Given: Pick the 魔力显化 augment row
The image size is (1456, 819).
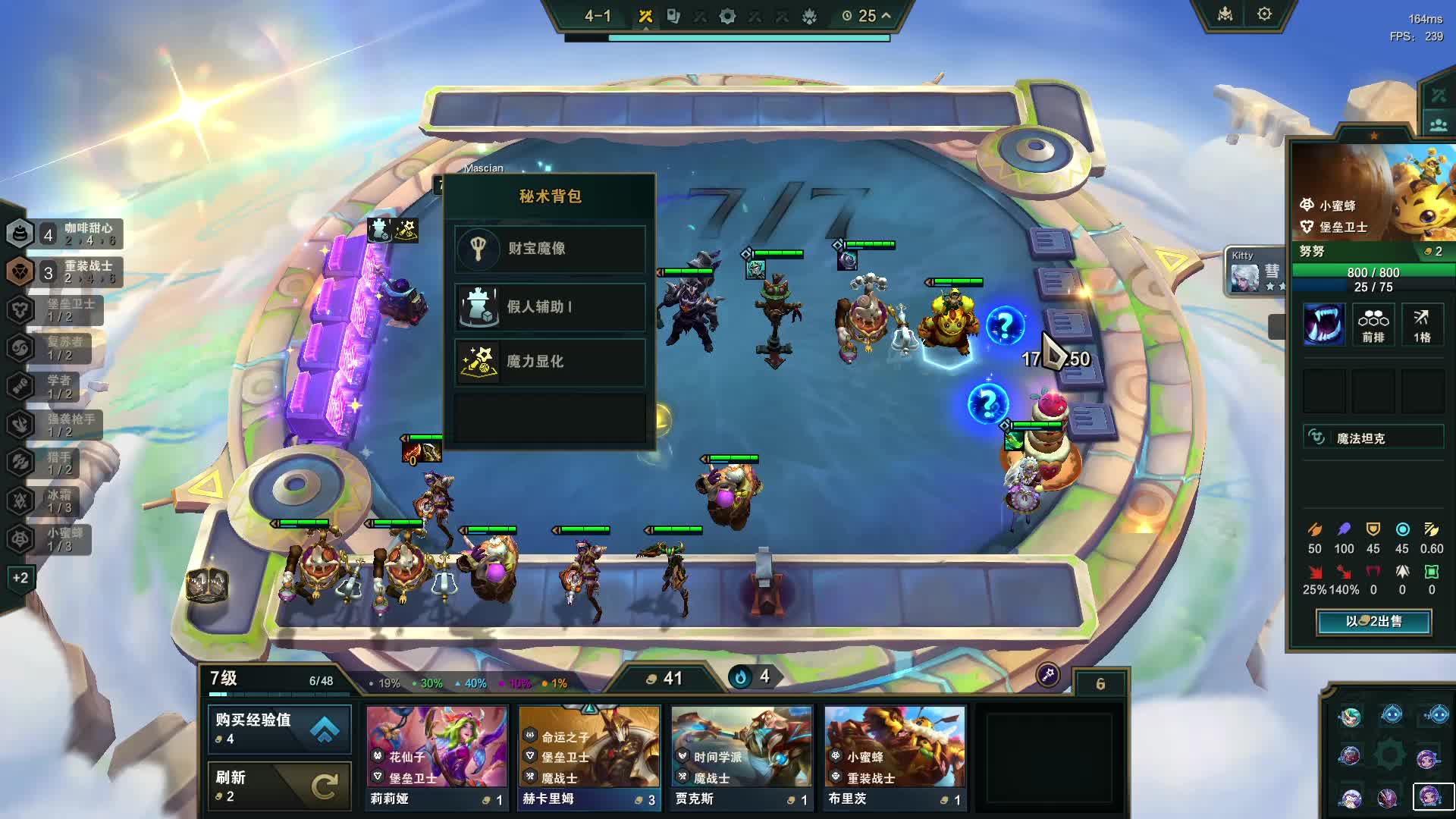Looking at the screenshot, I should pos(550,362).
